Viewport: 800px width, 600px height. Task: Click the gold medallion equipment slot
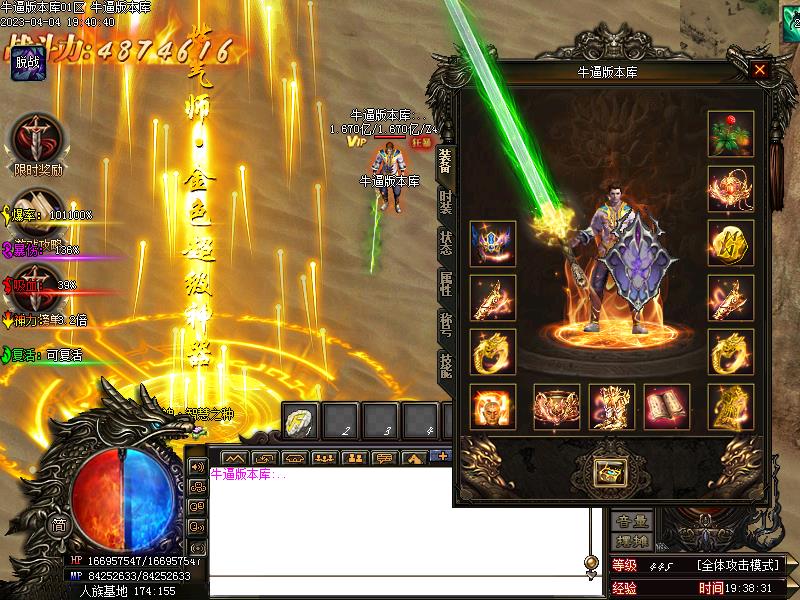pos(730,244)
